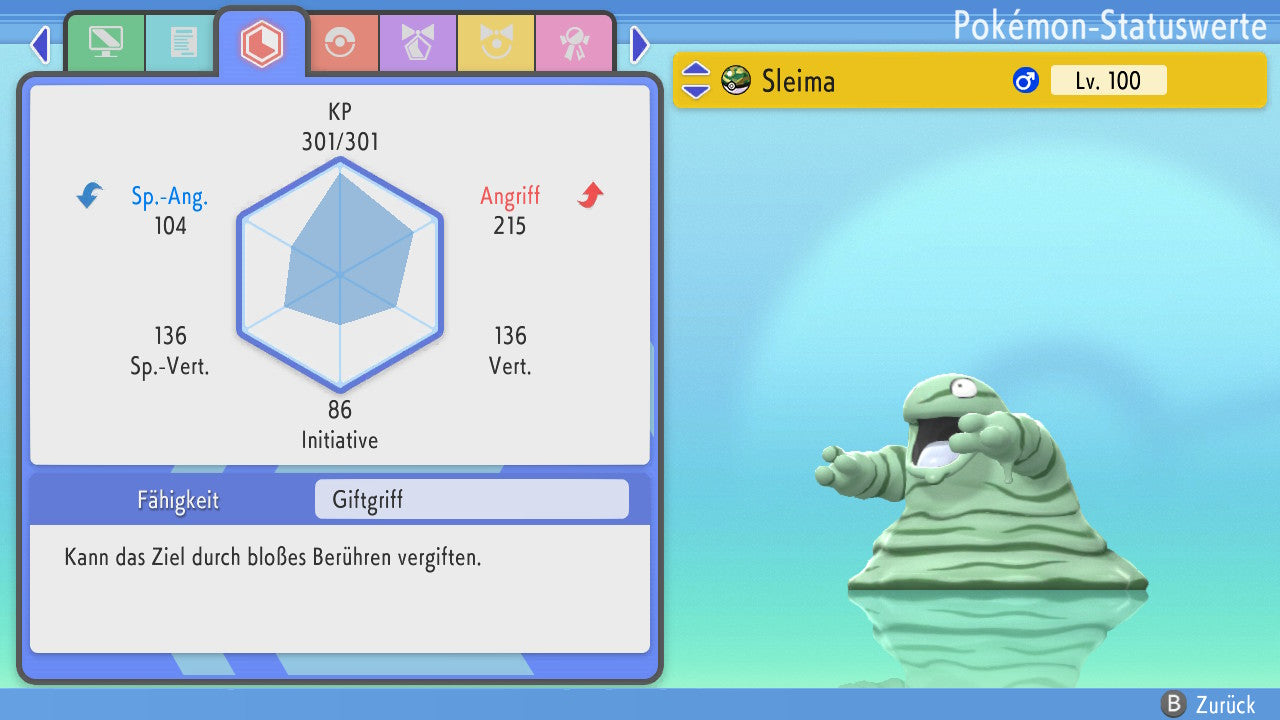
Task: Open the red Poké Ball moves tab
Action: [x=340, y=43]
